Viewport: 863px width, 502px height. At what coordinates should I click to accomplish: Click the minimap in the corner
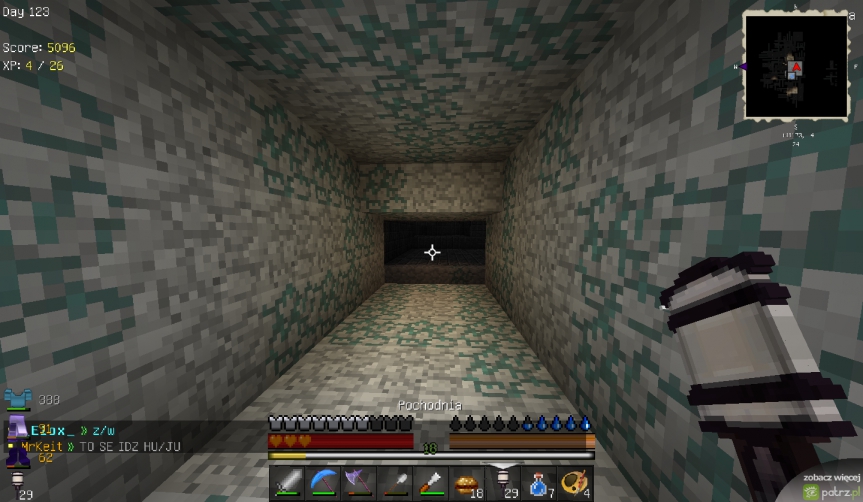pyautogui.click(x=793, y=66)
